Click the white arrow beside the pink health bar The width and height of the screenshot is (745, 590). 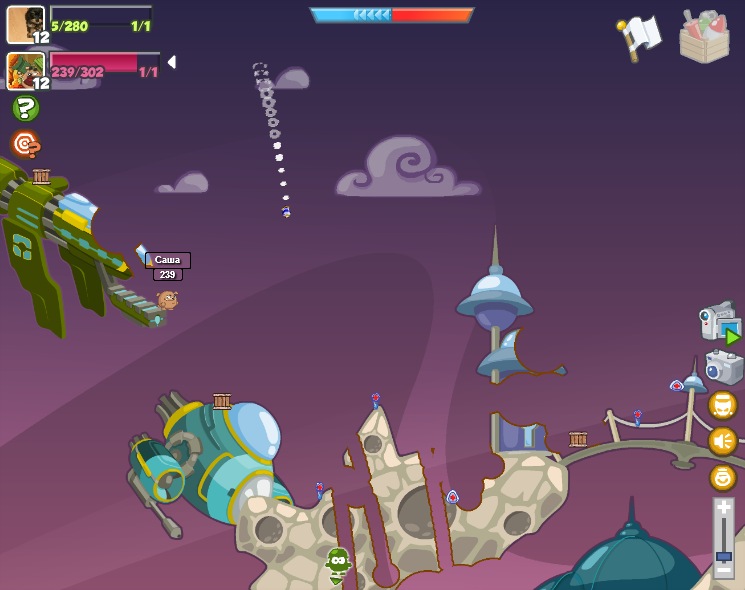[x=172, y=62]
